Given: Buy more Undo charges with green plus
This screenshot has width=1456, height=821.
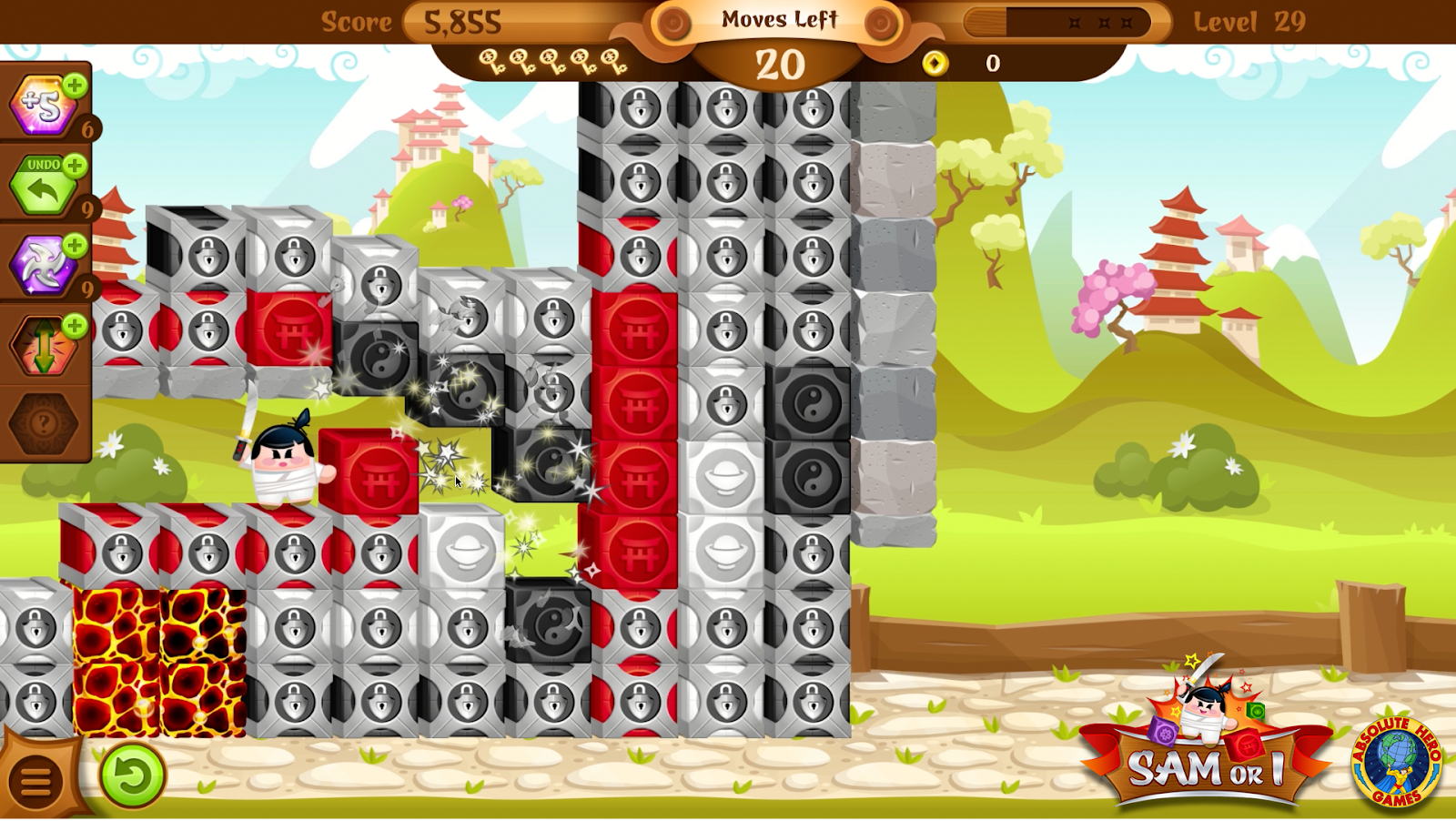Looking at the screenshot, I should [76, 166].
